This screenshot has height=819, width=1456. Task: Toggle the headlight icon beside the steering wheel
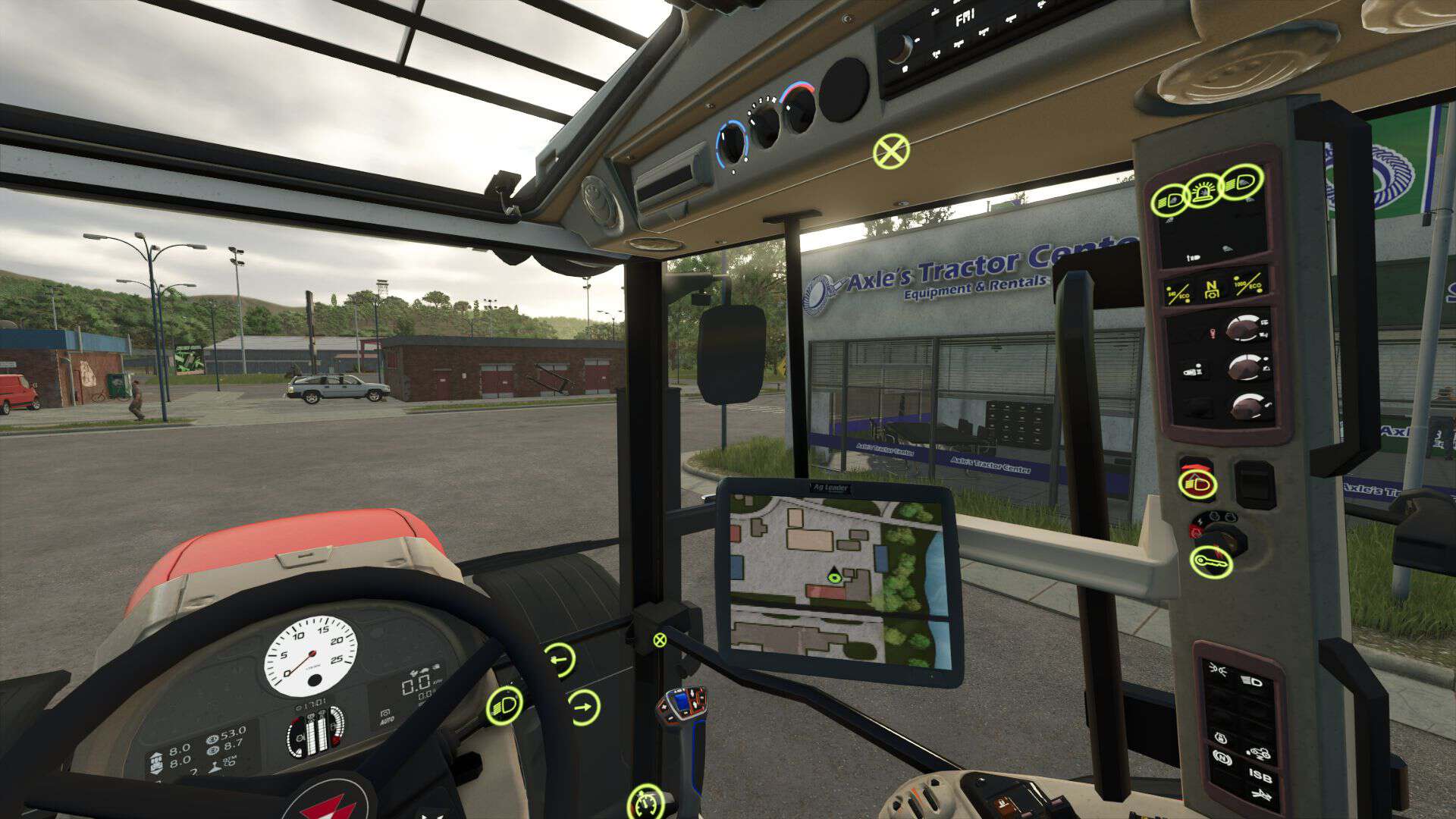coord(505,705)
